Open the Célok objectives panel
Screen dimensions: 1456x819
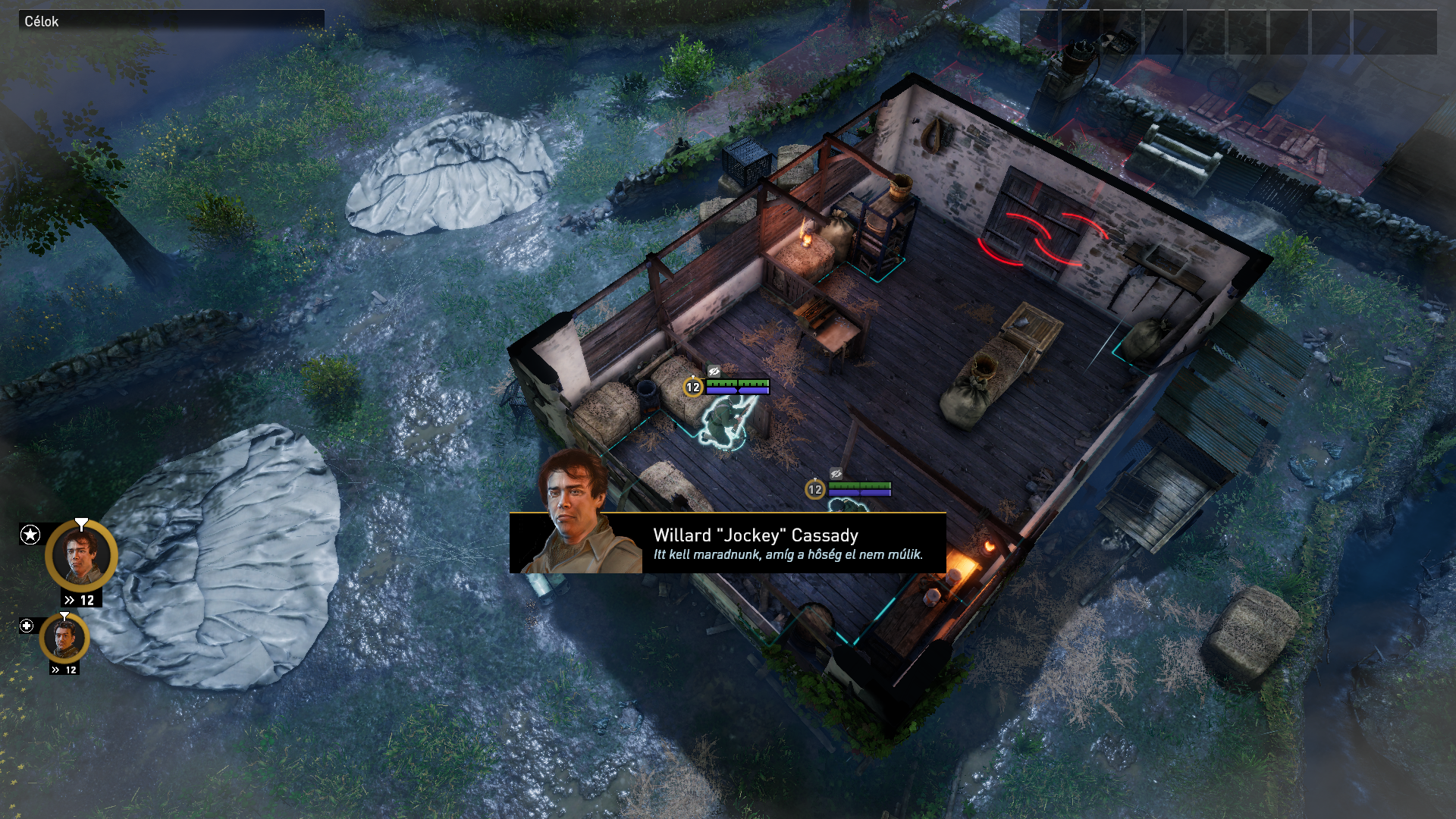tap(42, 21)
